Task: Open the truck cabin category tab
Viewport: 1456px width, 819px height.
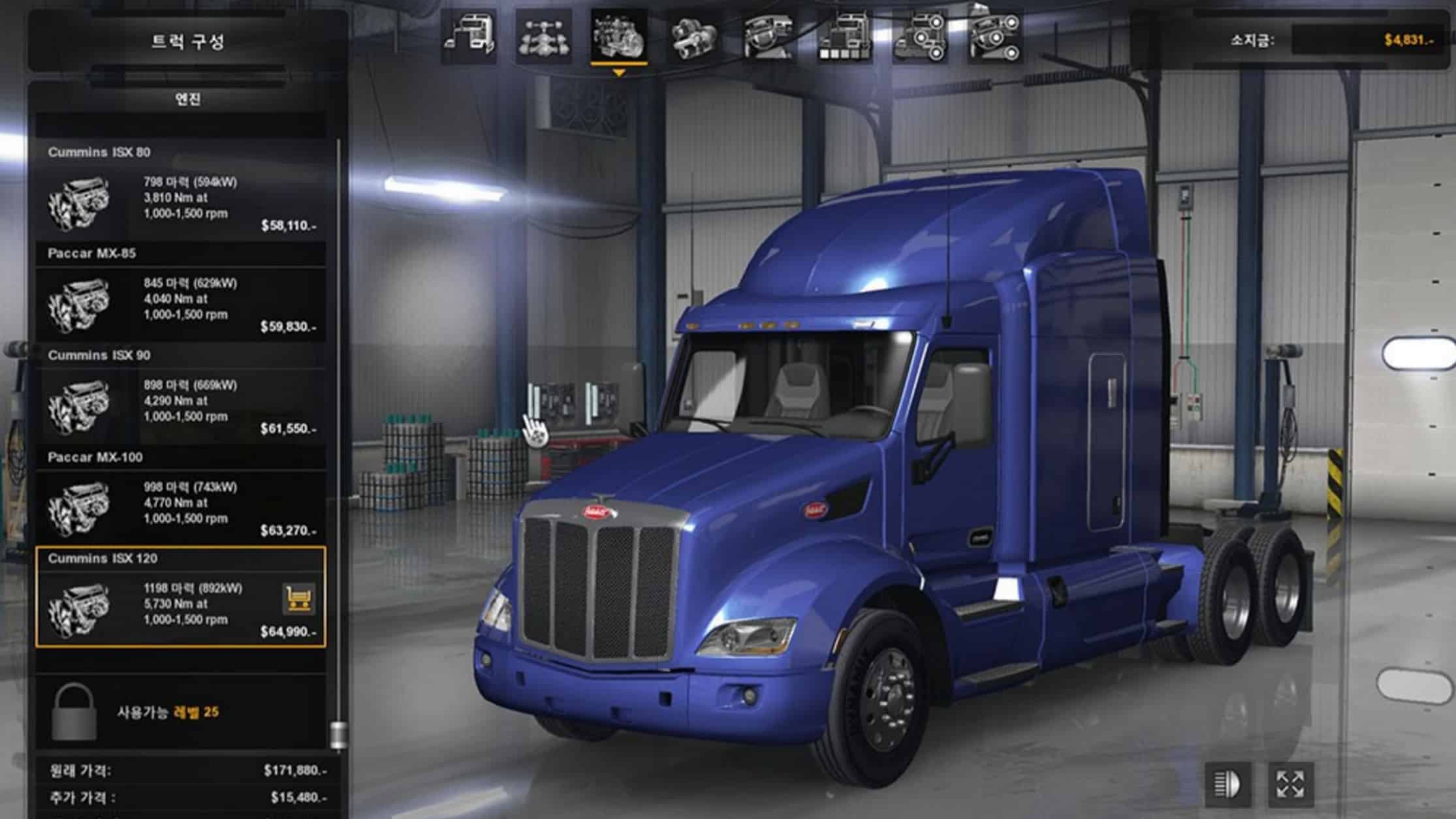Action: 469,37
